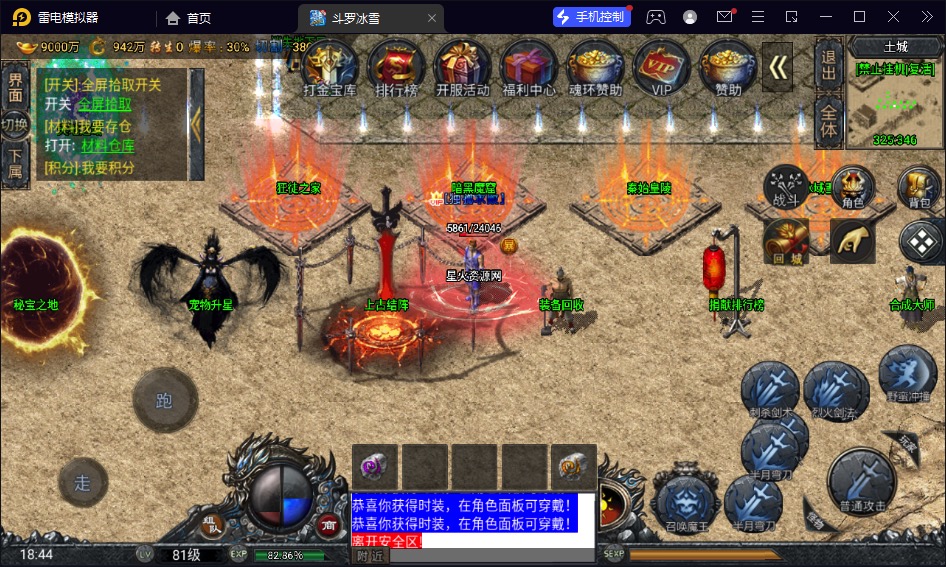
Task: Activate the 野蛮冲撞 skill
Action: coord(908,373)
